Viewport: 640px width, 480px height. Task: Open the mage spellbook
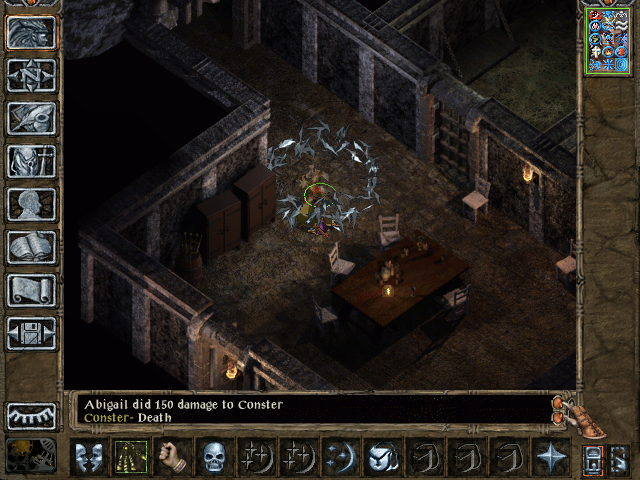coord(31,247)
